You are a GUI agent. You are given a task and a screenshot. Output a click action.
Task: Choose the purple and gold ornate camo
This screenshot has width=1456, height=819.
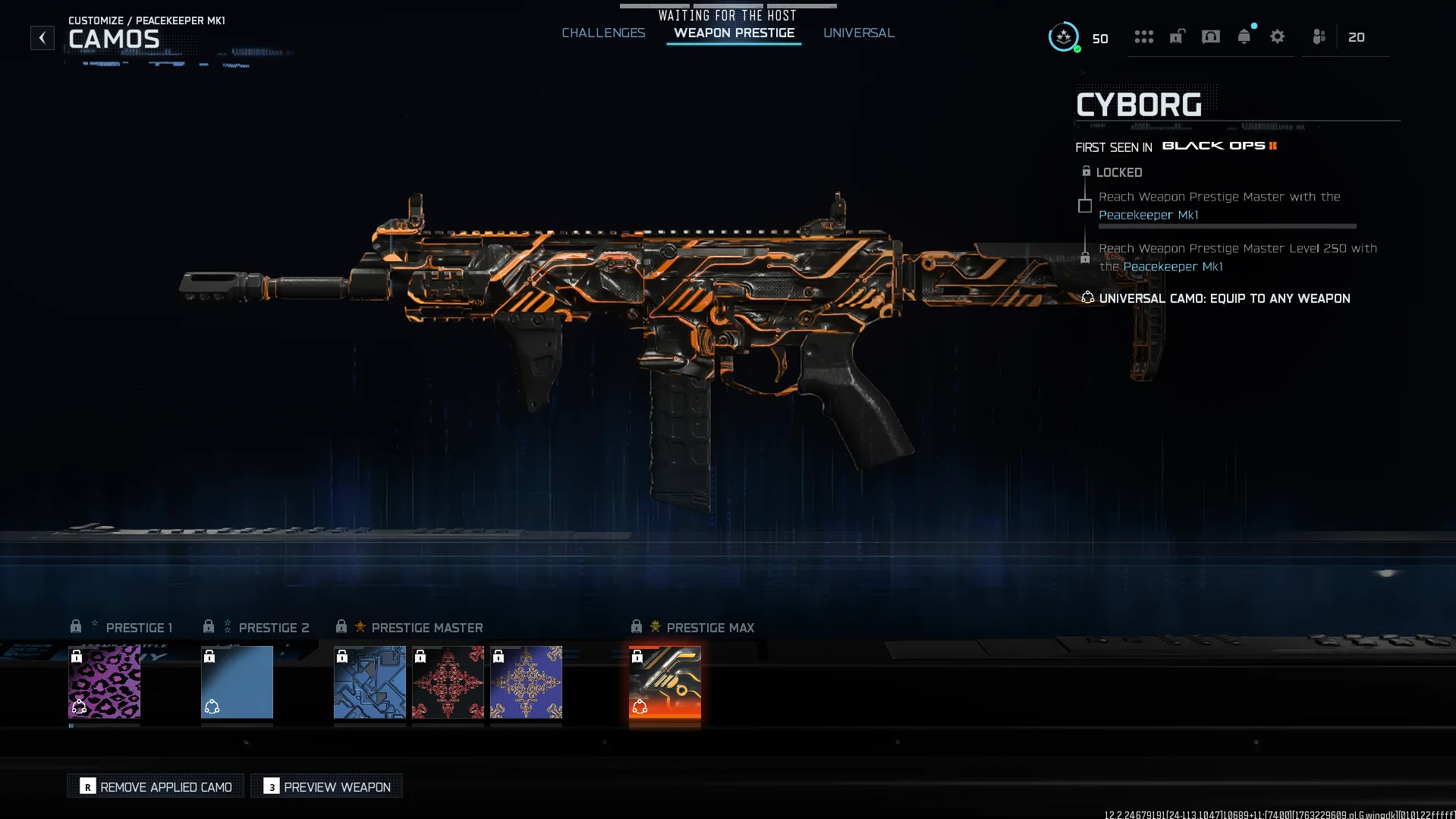[x=526, y=682]
